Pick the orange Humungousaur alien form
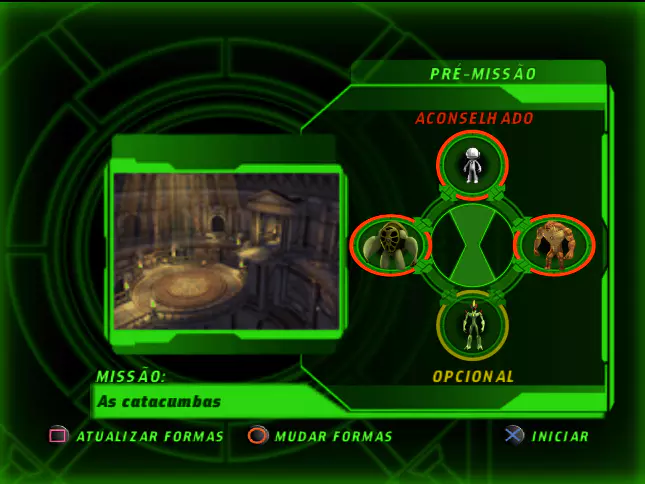645x484 pixels. click(x=554, y=244)
